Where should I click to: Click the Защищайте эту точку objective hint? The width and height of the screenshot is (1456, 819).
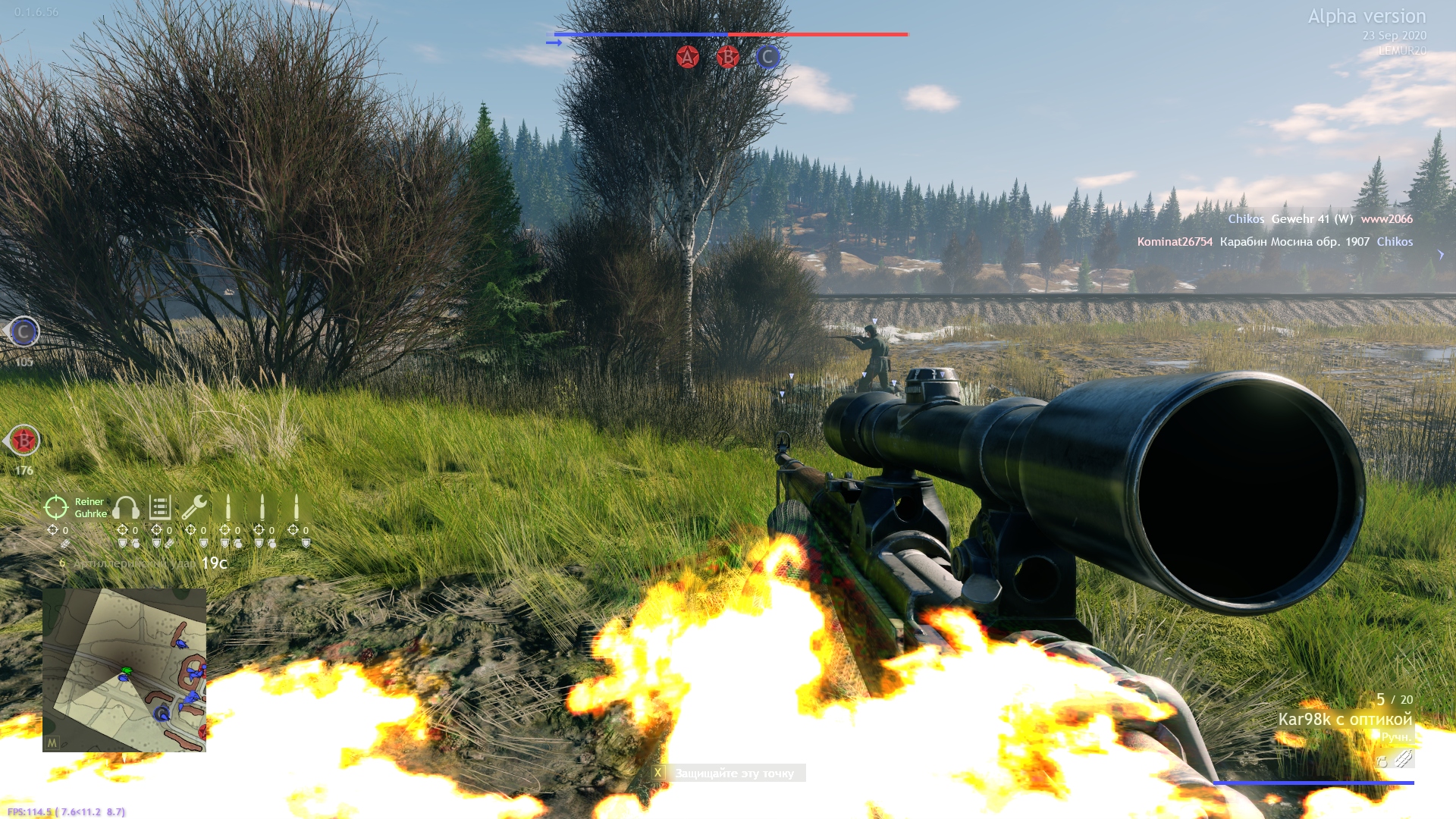click(734, 773)
